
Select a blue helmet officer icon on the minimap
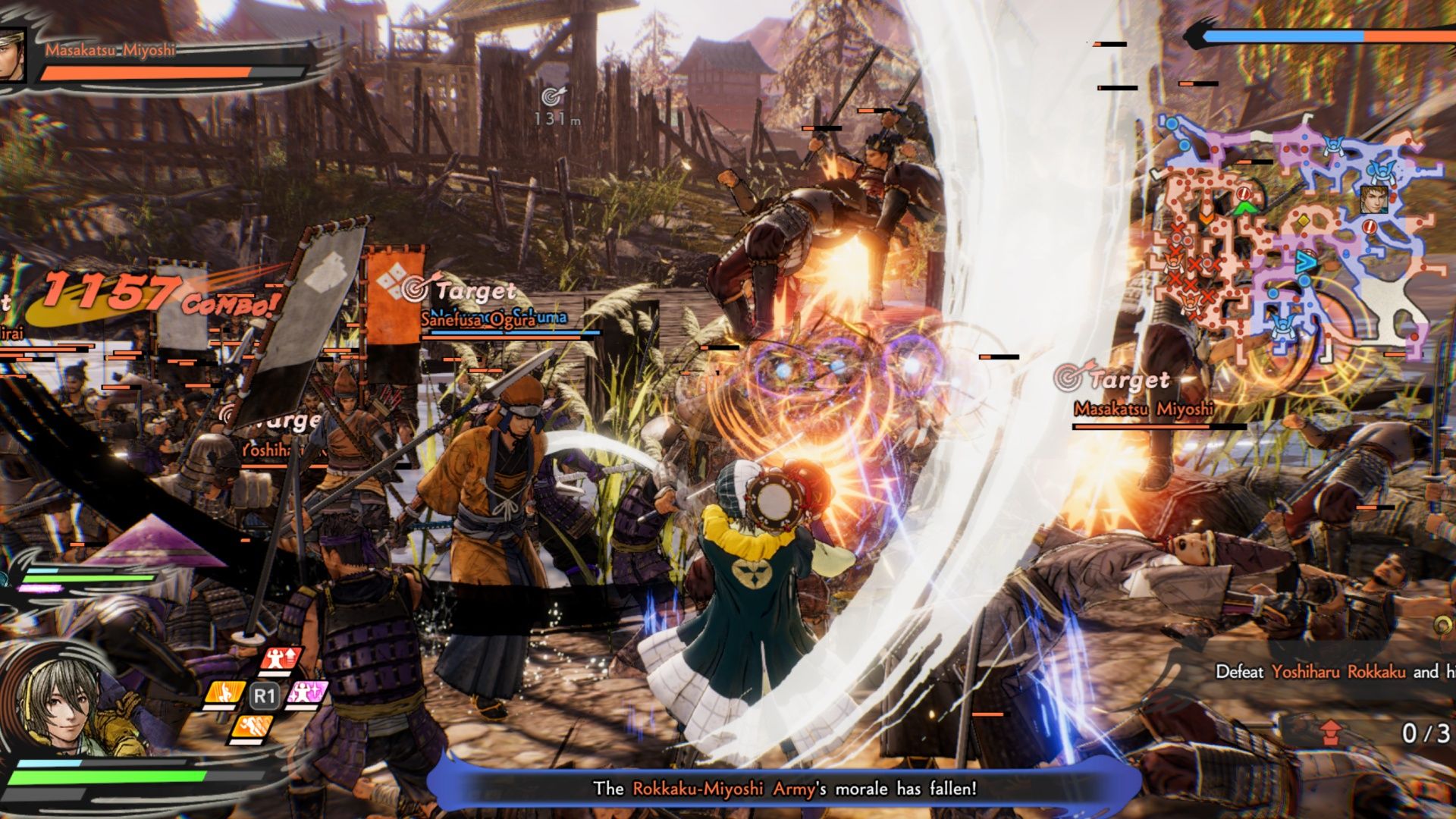coord(1382,172)
